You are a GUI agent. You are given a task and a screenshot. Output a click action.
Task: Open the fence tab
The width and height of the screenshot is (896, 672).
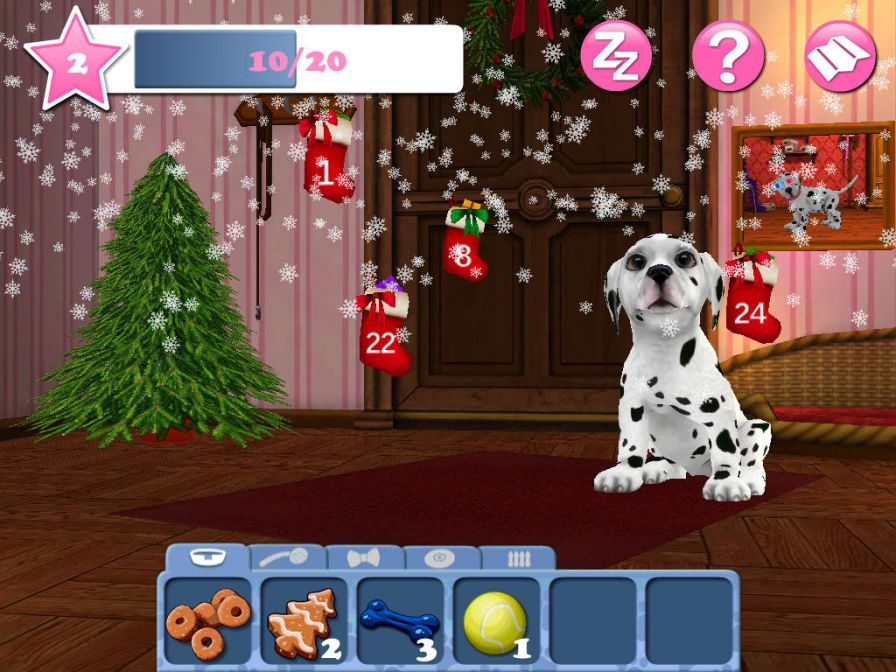518,559
